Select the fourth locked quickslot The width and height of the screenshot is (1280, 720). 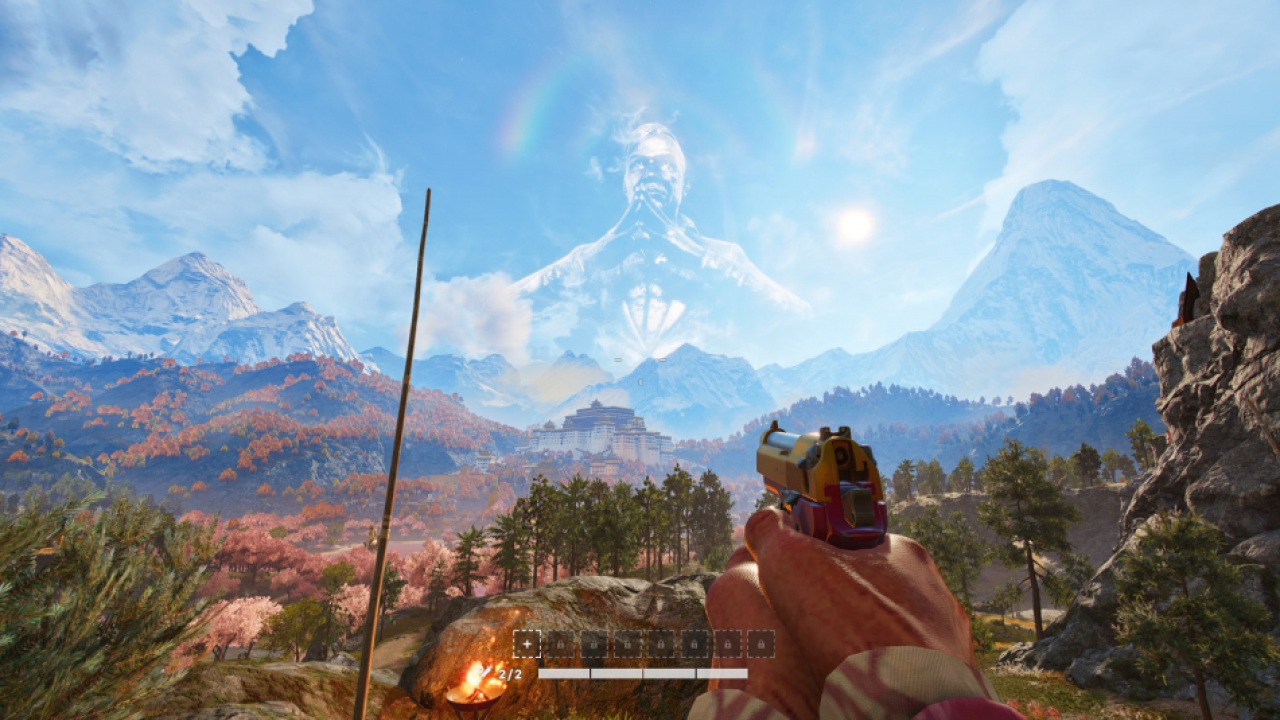coord(627,644)
